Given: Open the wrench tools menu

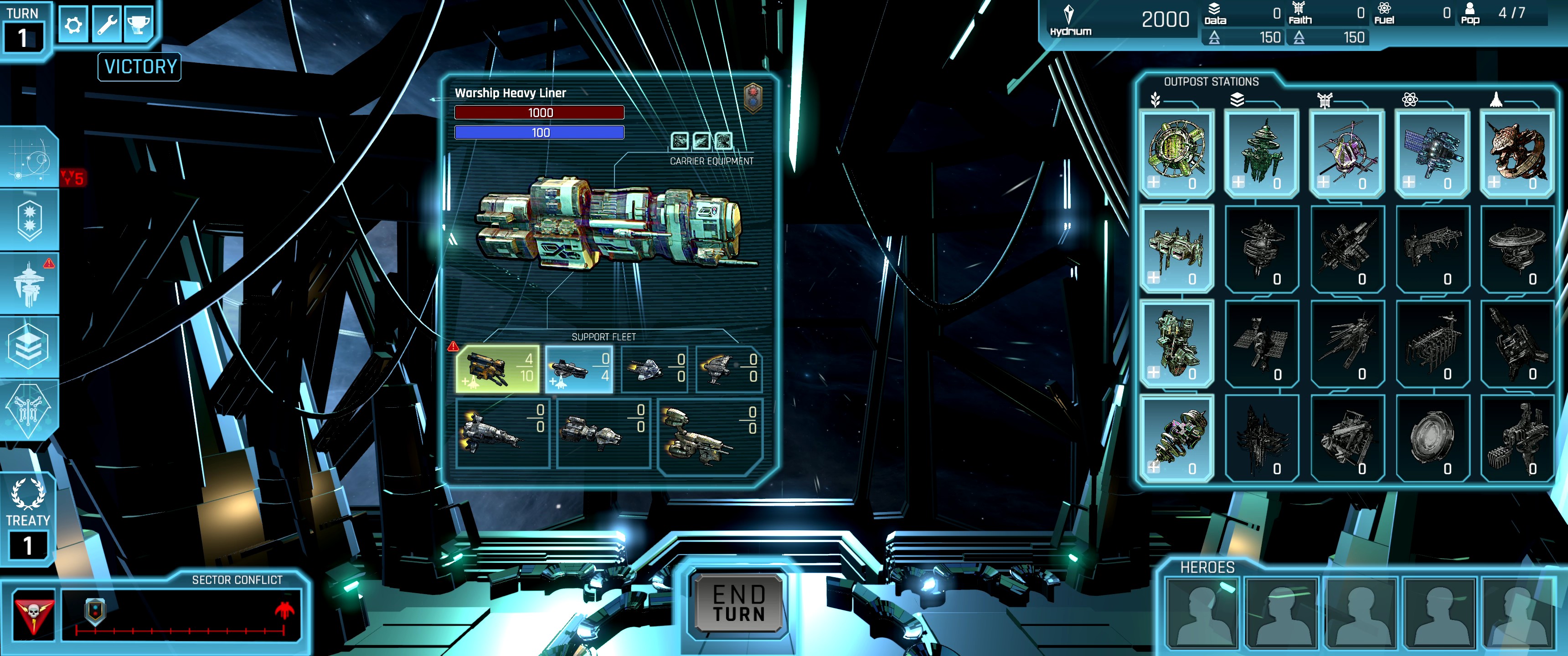Looking at the screenshot, I should tap(107, 25).
